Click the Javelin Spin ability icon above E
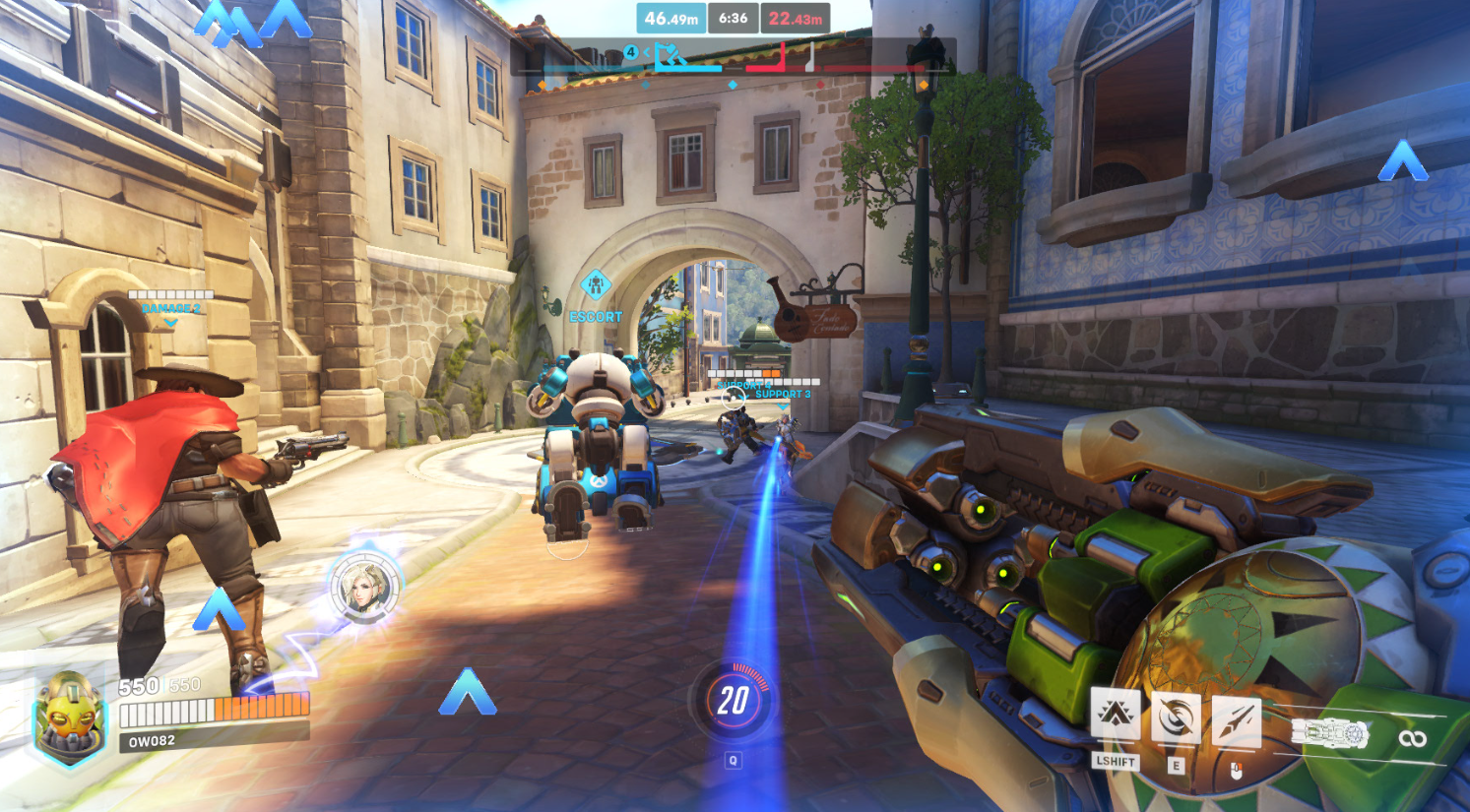The height and width of the screenshot is (812, 1470). click(x=1176, y=717)
